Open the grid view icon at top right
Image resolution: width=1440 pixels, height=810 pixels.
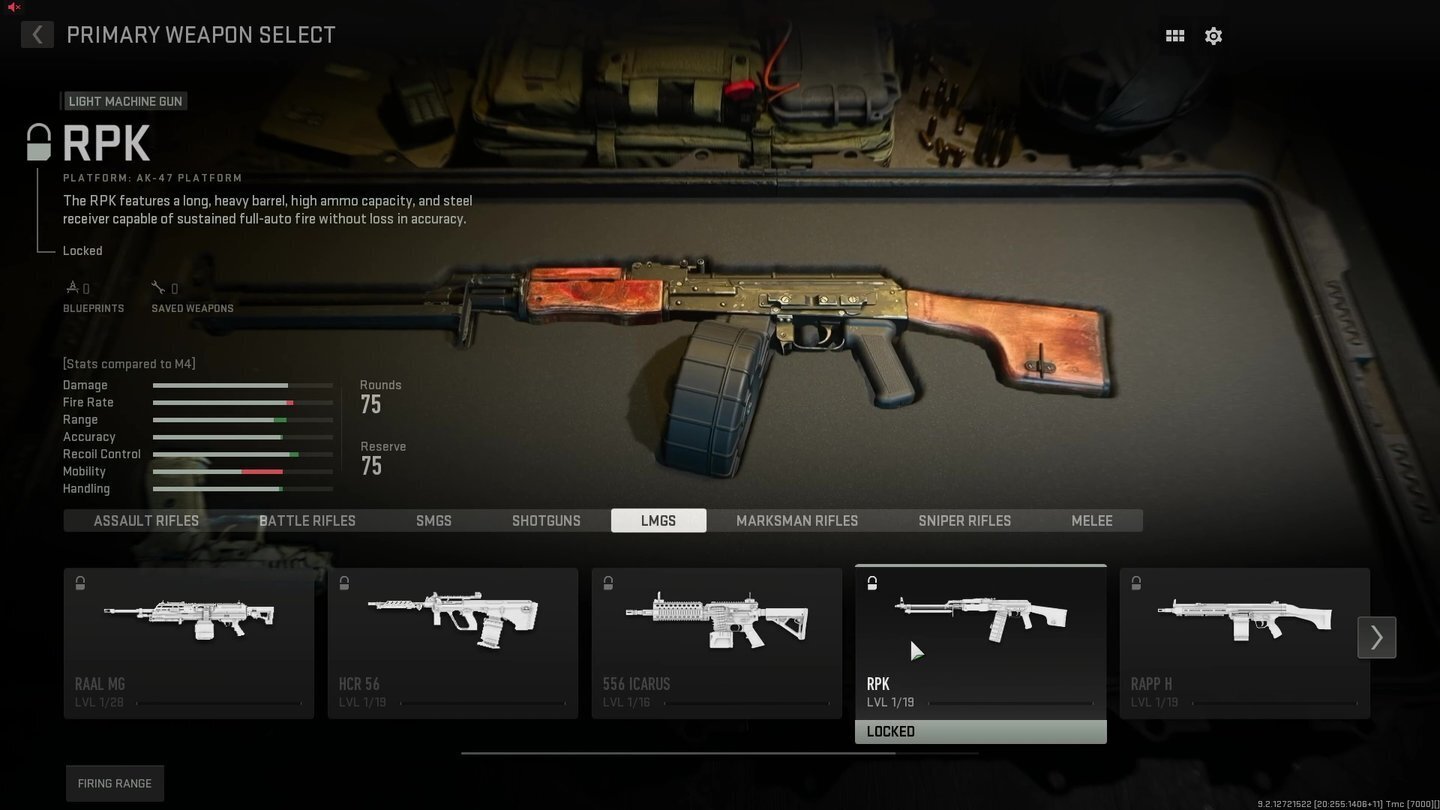tap(1174, 35)
